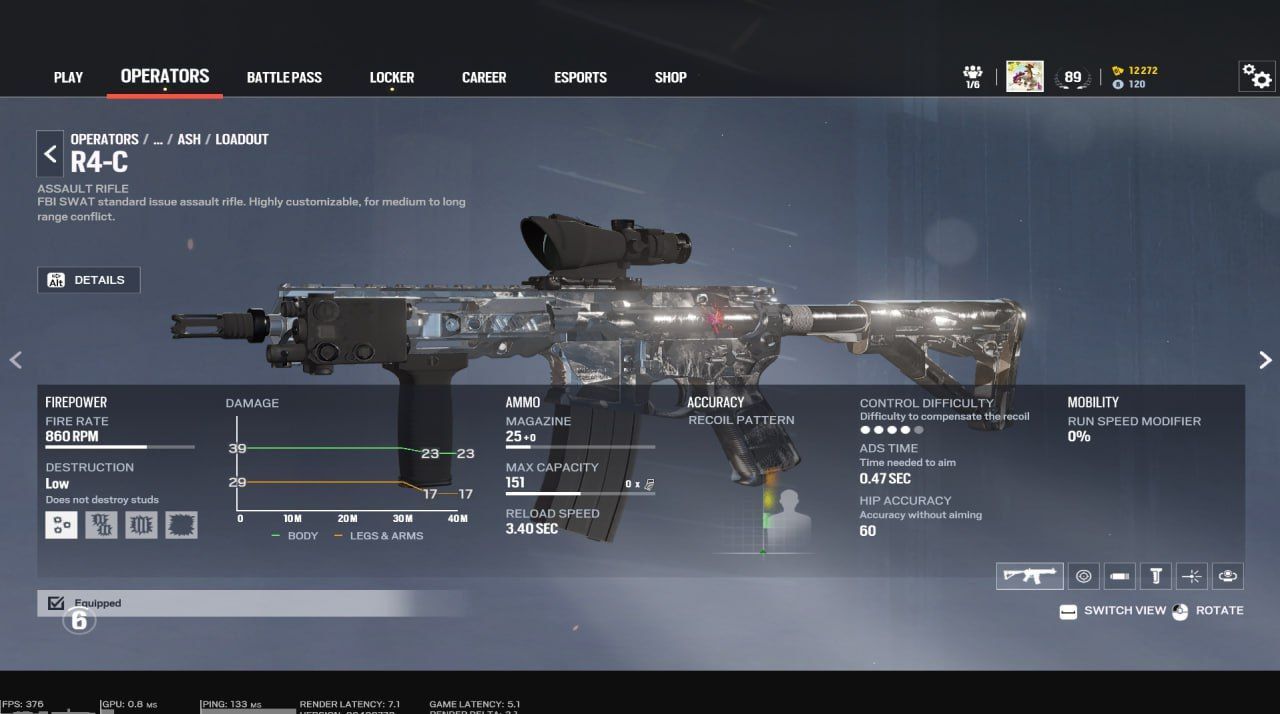This screenshot has width=1280, height=714.
Task: Open the weapon Details button
Action: pos(89,280)
